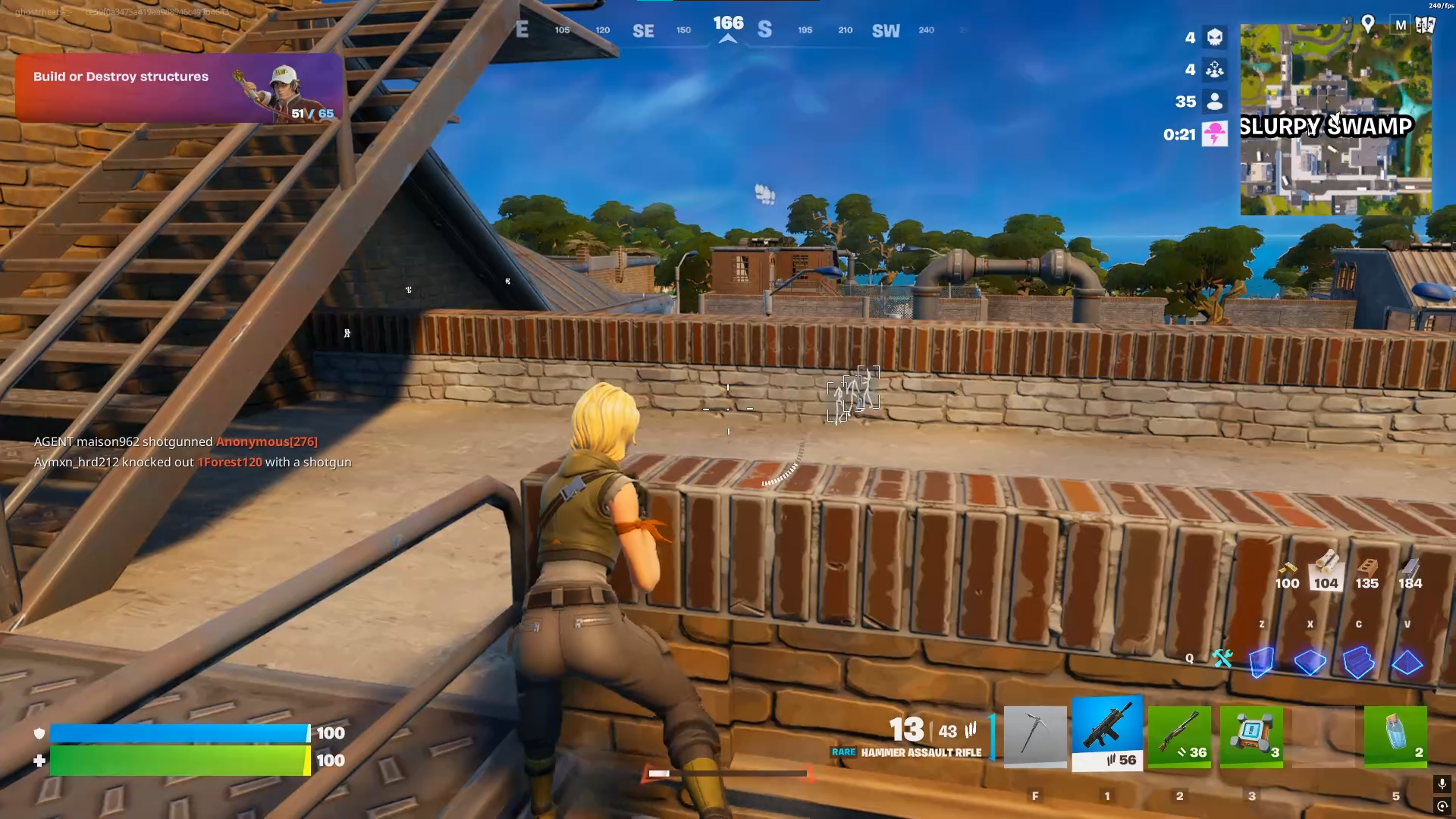Click the squad assists icon
The width and height of the screenshot is (1456, 819).
[x=1216, y=70]
